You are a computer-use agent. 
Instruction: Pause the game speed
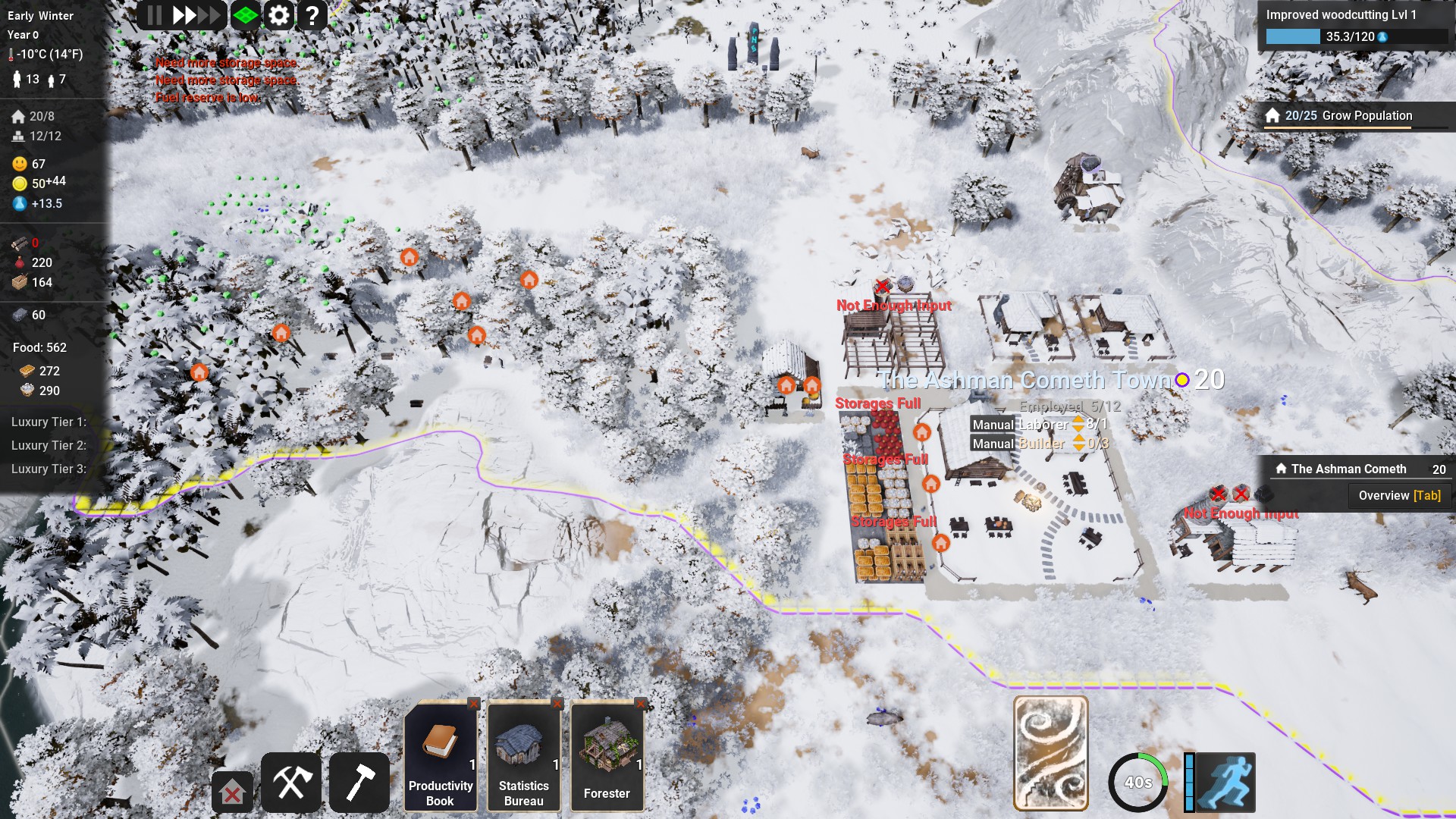[155, 15]
